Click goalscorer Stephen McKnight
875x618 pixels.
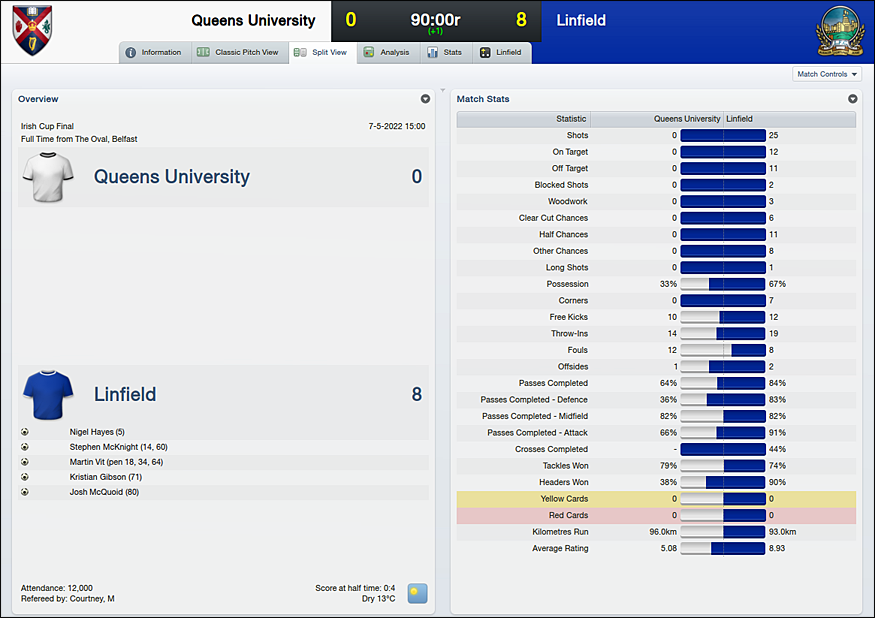click(118, 447)
